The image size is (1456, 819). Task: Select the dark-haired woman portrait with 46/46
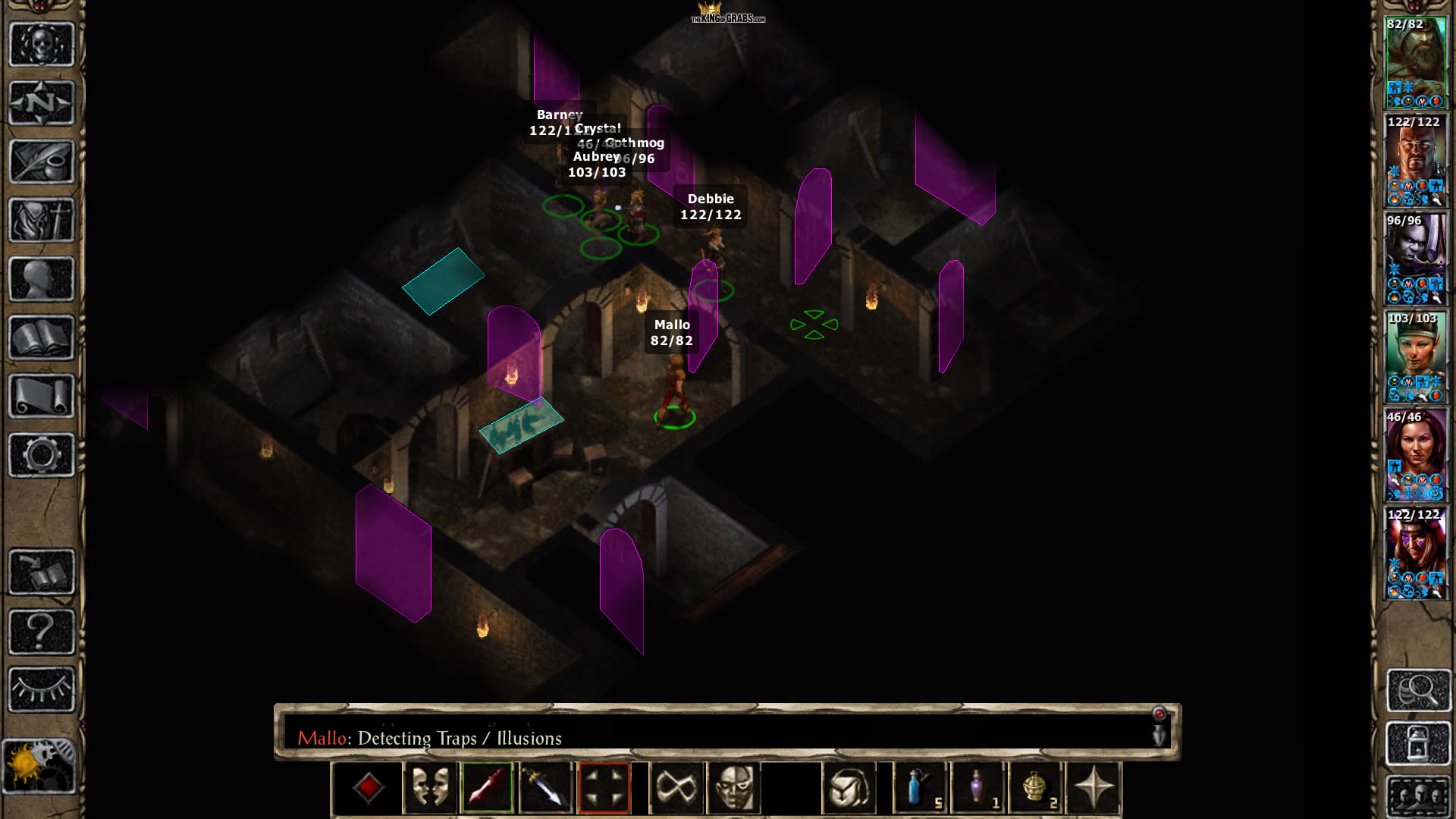[1415, 455]
